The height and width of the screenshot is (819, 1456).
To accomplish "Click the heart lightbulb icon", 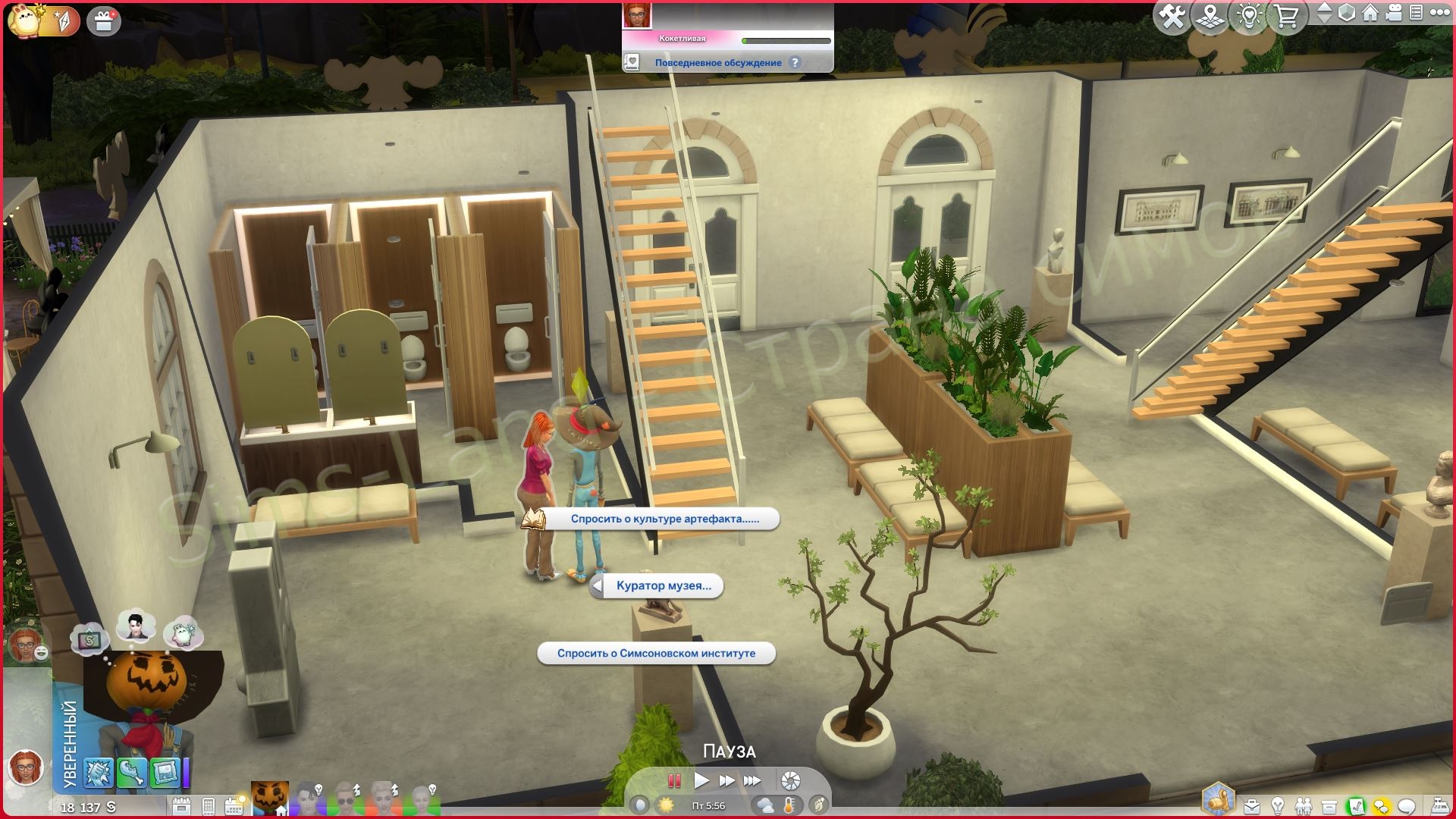I will pyautogui.click(x=1248, y=17).
